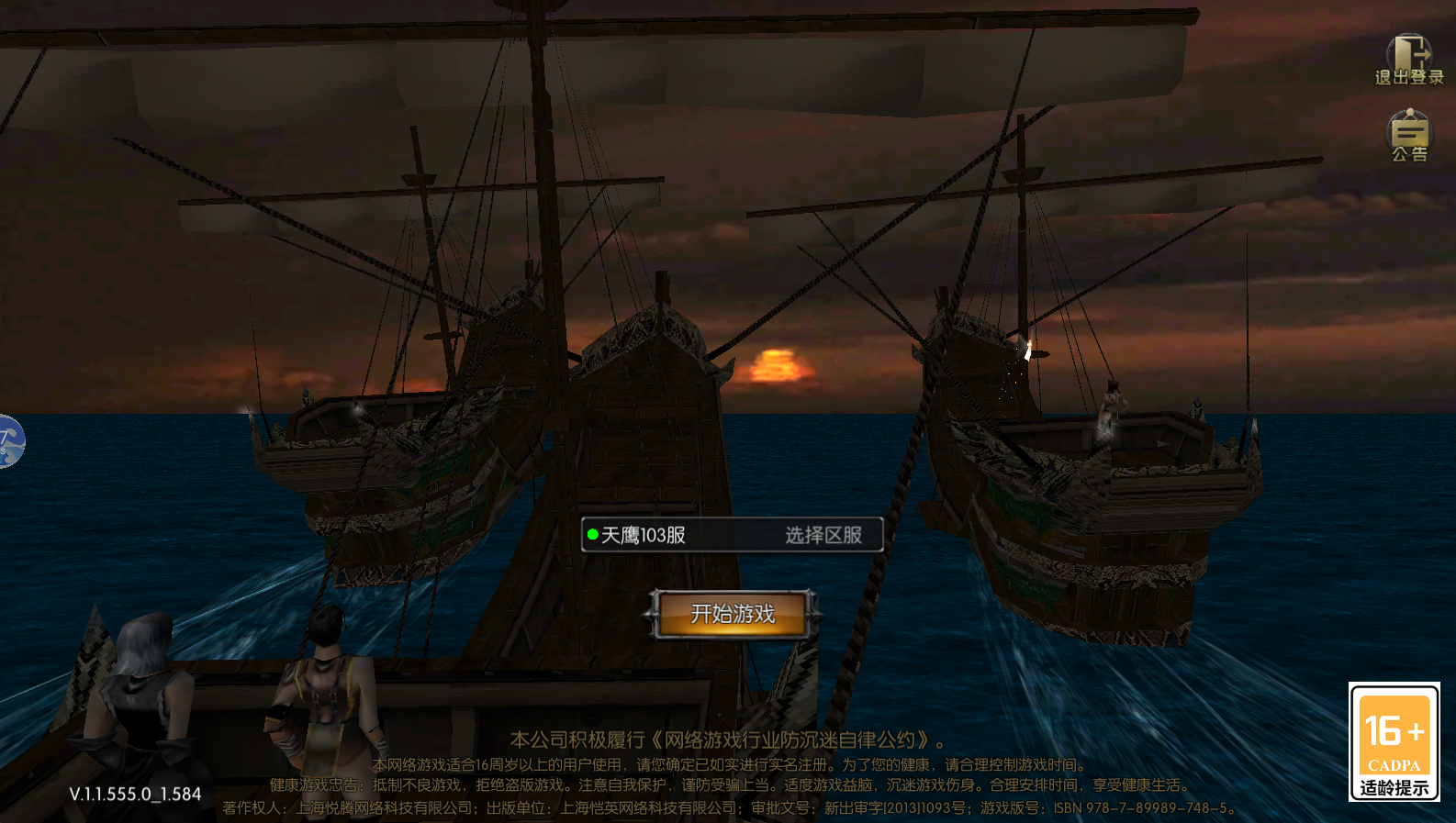Tap the floating blue assistant bubble

pyautogui.click(x=9, y=441)
